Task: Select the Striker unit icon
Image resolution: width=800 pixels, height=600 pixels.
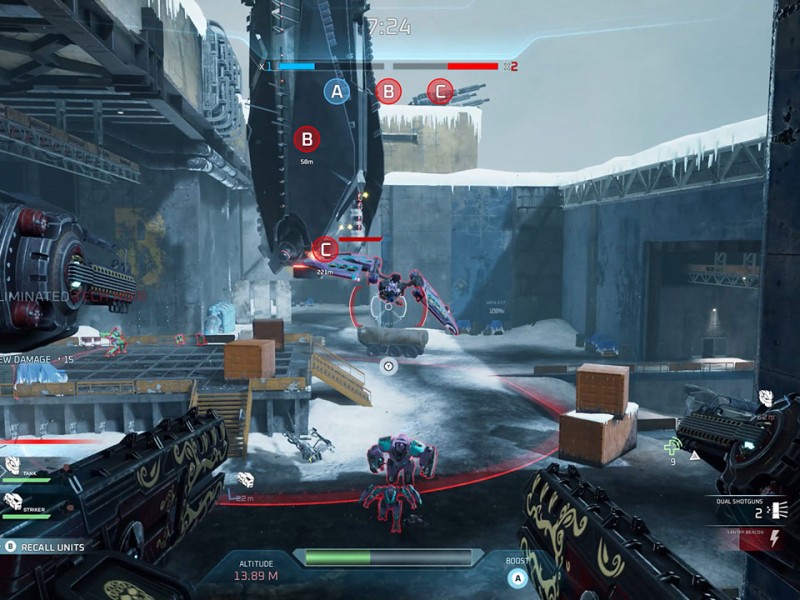Action: pos(12,500)
